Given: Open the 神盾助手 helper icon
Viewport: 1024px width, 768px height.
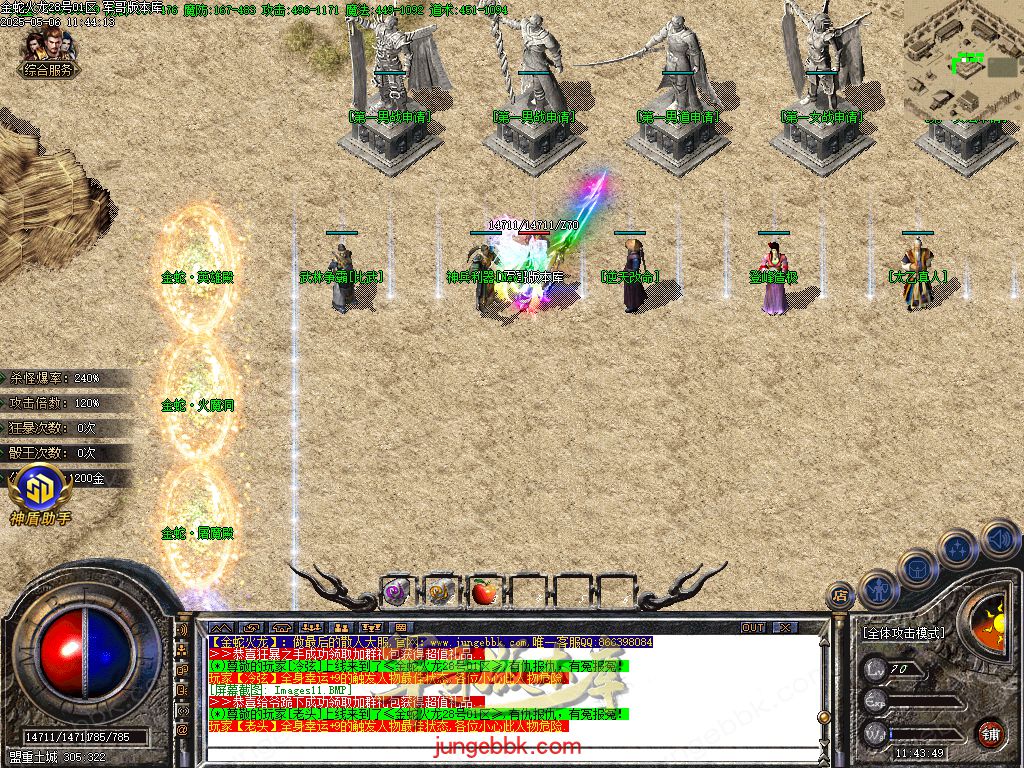Looking at the screenshot, I should click(40, 494).
